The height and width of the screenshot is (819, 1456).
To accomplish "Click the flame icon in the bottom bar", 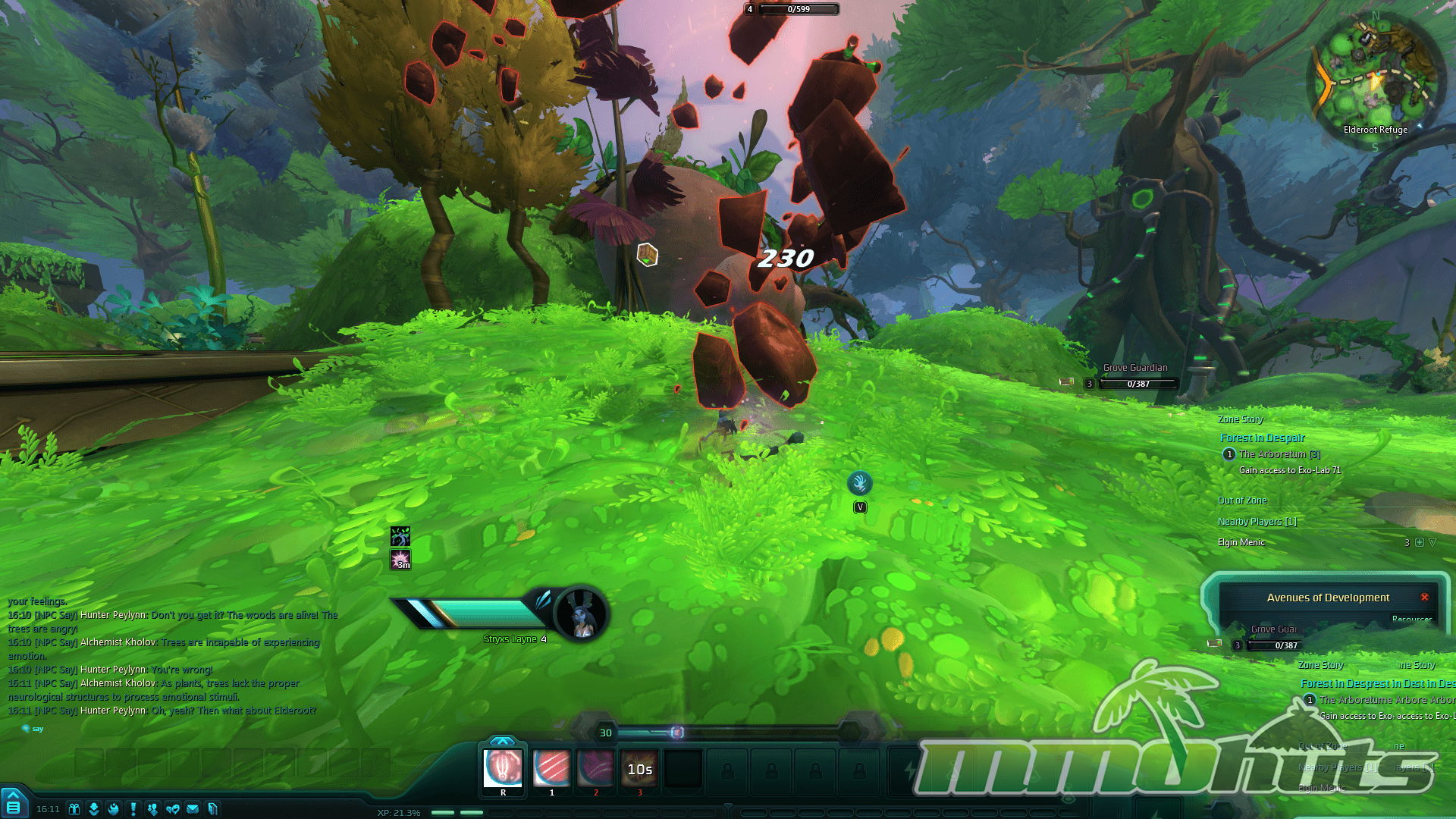I will click(x=114, y=809).
